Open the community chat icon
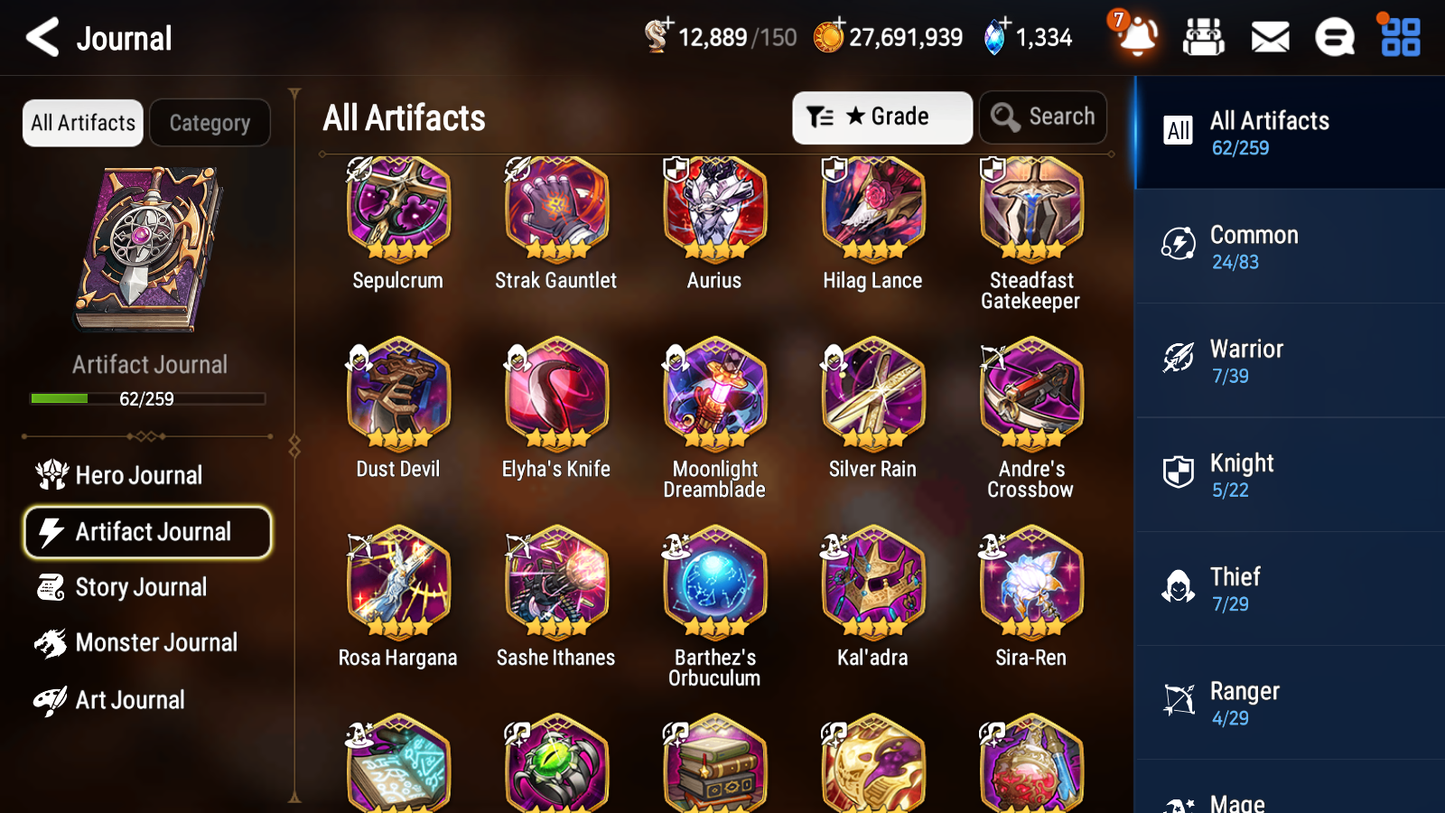1445x813 pixels. (1335, 36)
